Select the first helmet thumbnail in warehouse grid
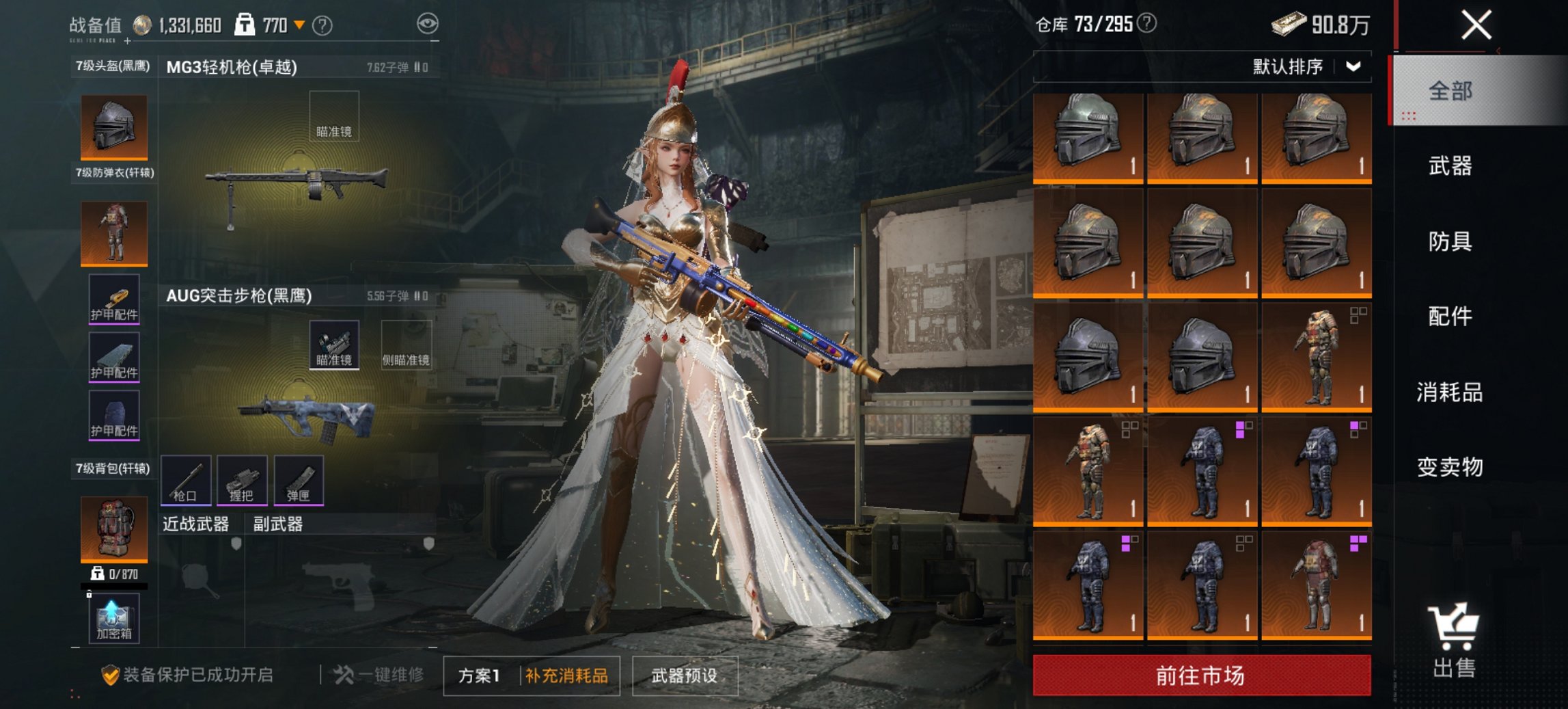The width and height of the screenshot is (1568, 709). [1088, 134]
